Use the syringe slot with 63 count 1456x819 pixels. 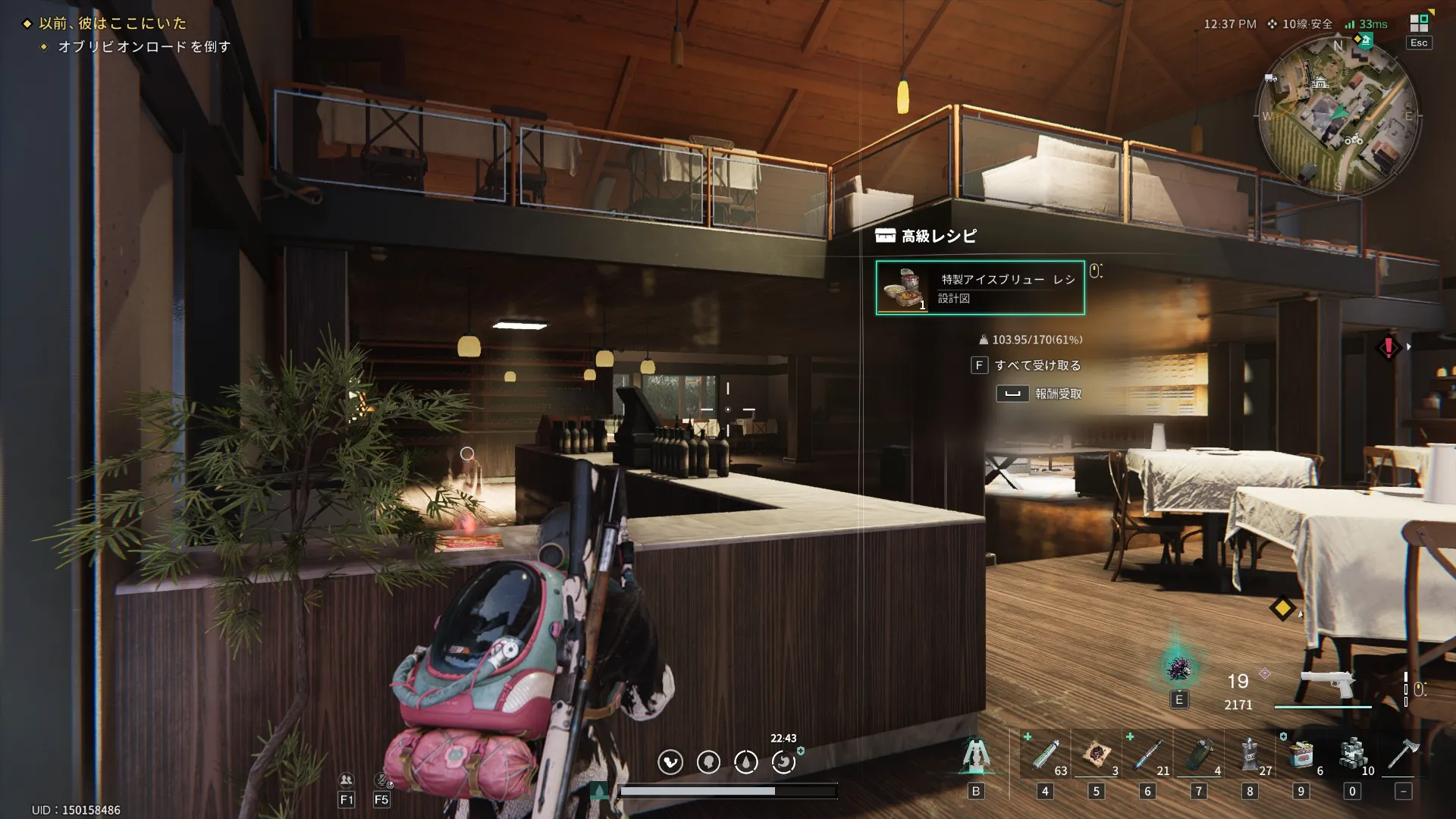(x=1046, y=755)
